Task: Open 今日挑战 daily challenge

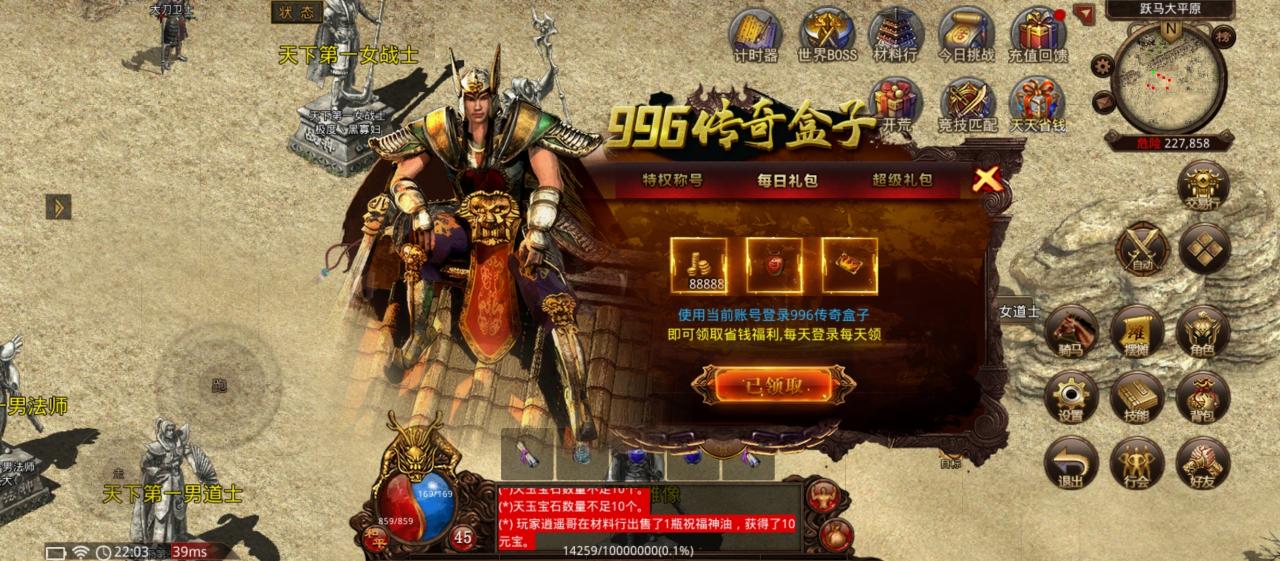Action: [x=966, y=35]
